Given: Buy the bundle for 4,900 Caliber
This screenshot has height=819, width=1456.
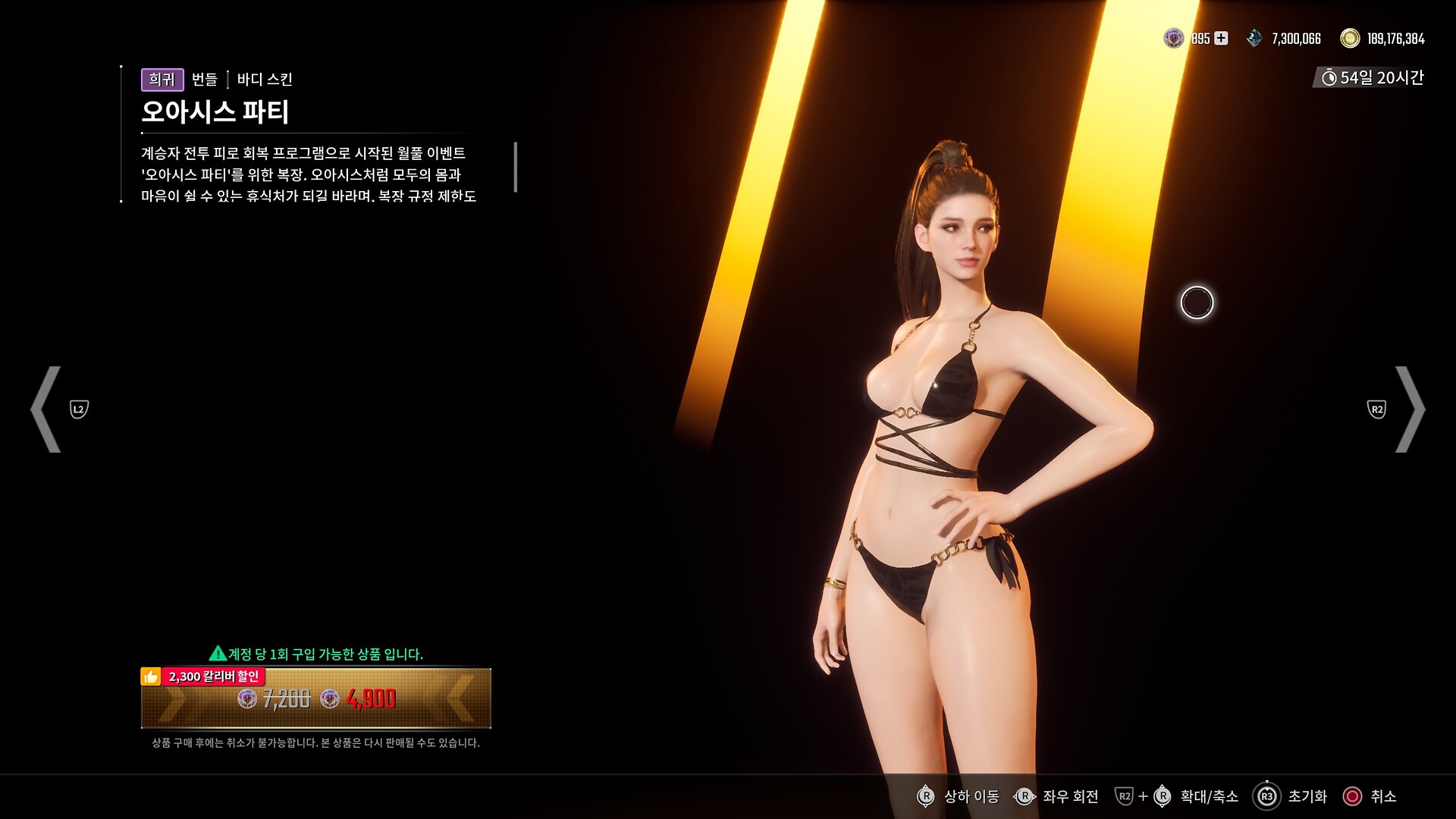Looking at the screenshot, I should tap(315, 698).
